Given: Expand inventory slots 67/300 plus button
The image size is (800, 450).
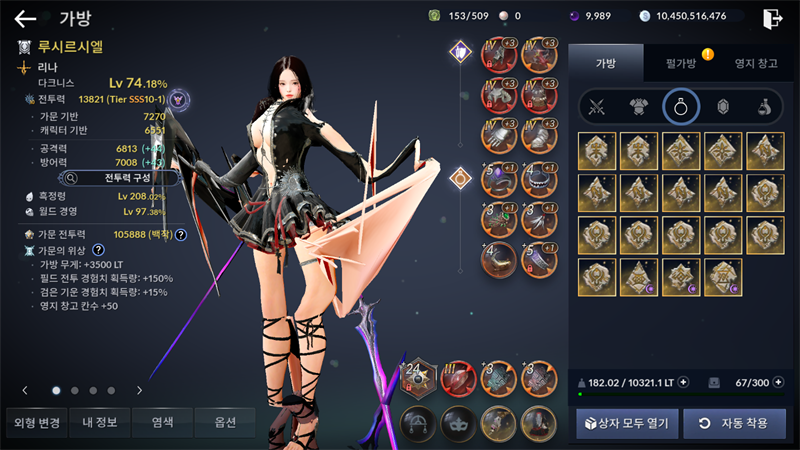Looking at the screenshot, I should [779, 382].
